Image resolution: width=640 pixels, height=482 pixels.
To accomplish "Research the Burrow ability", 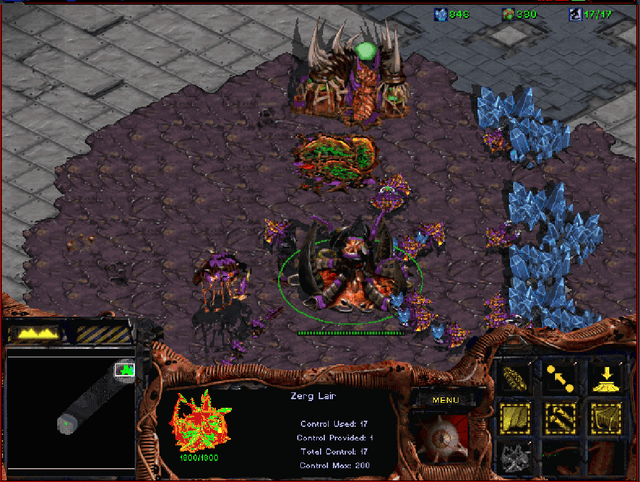I will tap(605, 378).
